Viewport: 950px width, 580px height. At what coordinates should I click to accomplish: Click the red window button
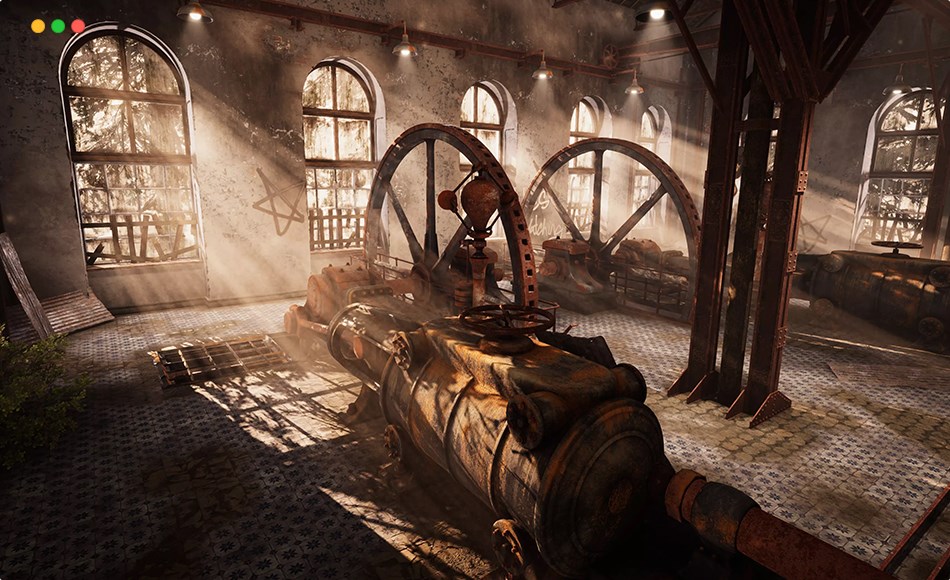pyautogui.click(x=78, y=26)
